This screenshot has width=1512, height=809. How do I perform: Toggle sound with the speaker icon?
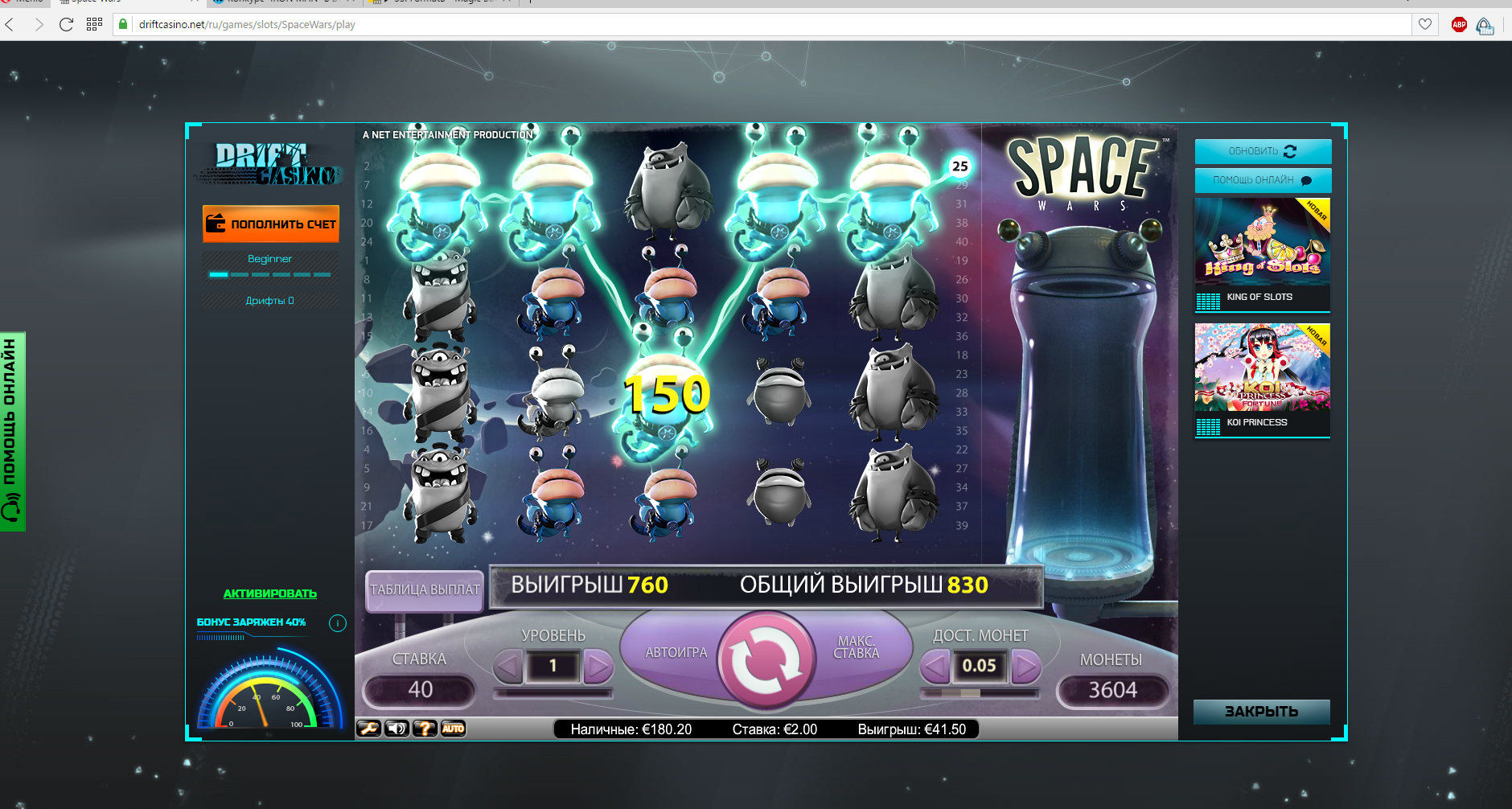point(397,729)
